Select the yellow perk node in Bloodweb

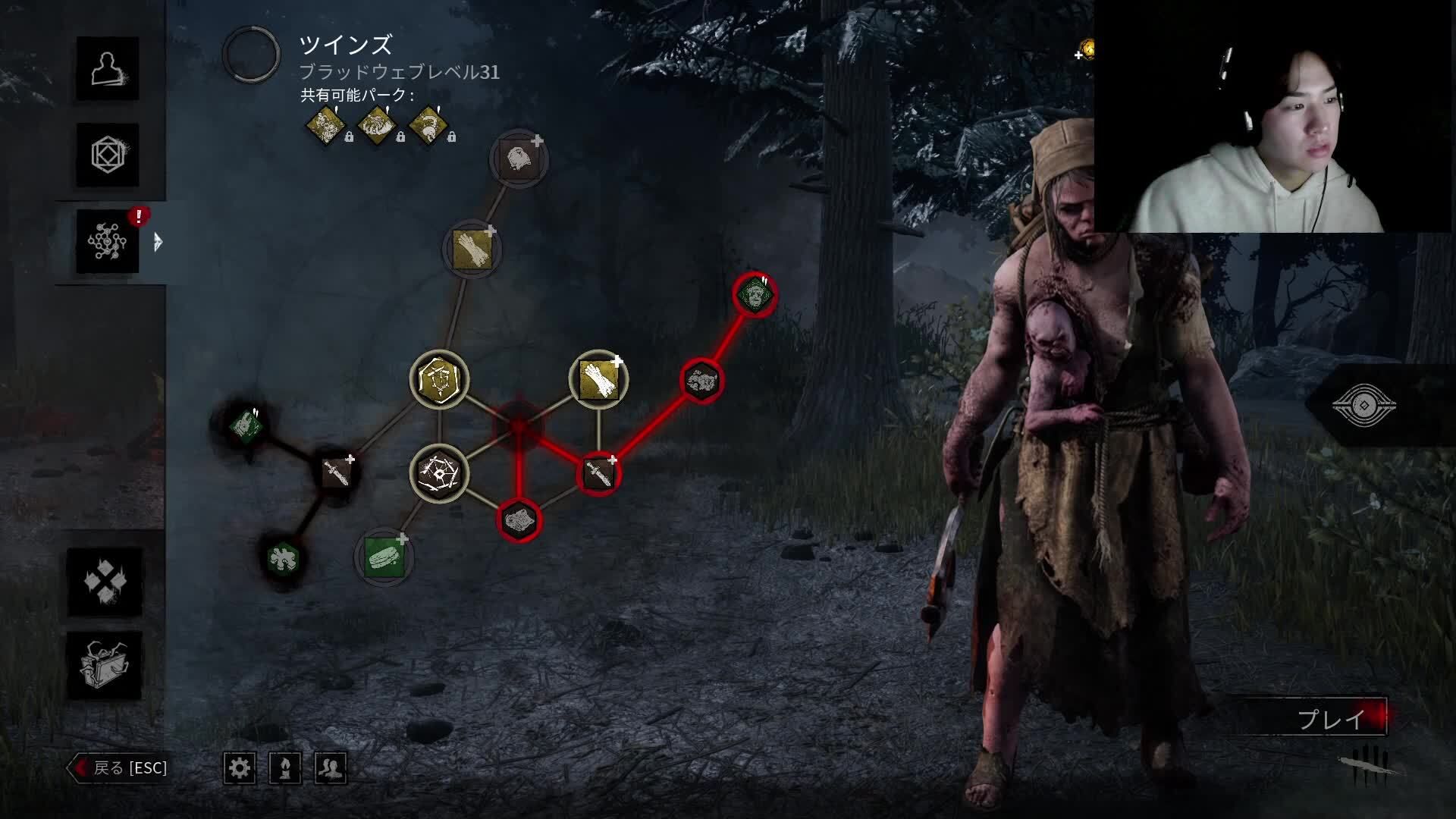tap(439, 378)
